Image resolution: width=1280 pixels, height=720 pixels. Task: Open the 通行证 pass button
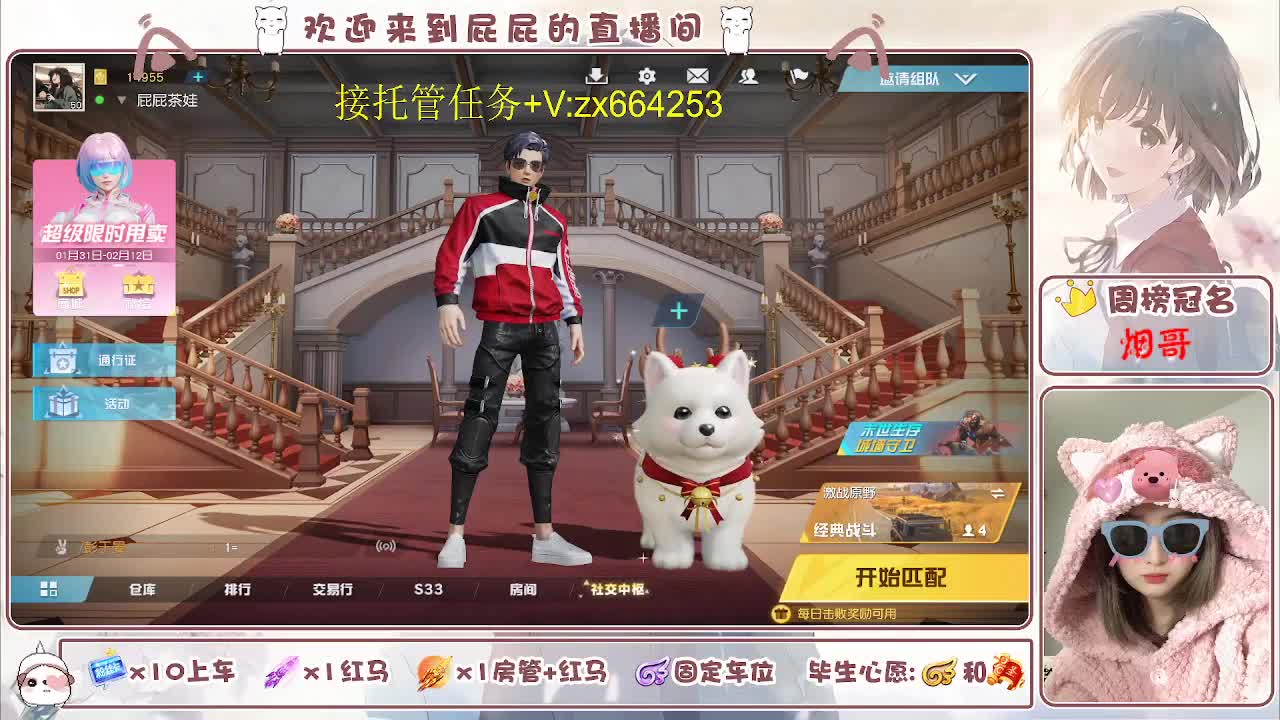pyautogui.click(x=105, y=360)
